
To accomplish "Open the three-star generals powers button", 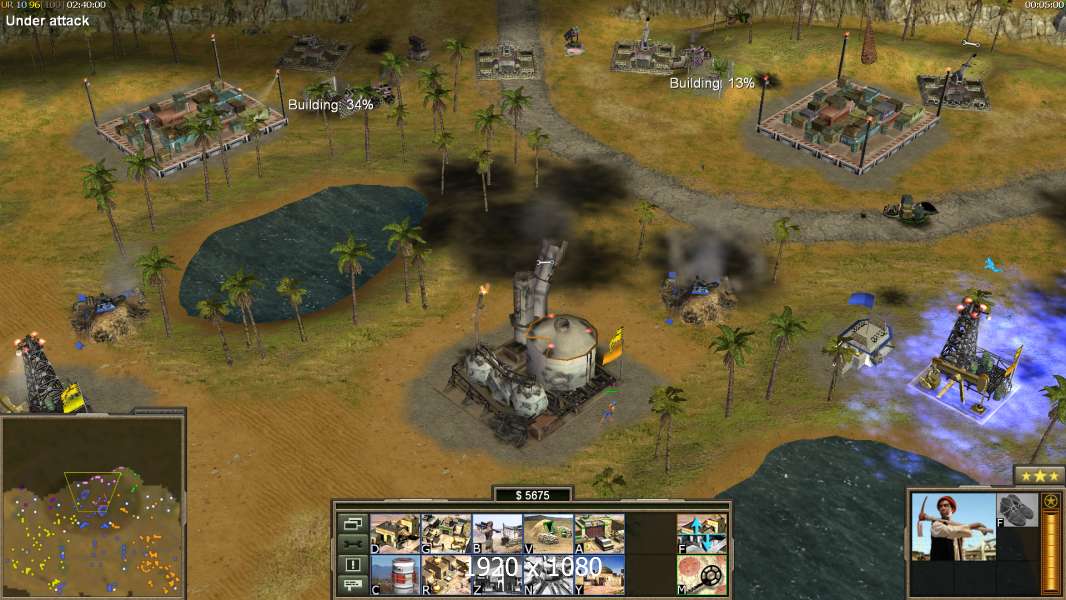I will pyautogui.click(x=1039, y=475).
